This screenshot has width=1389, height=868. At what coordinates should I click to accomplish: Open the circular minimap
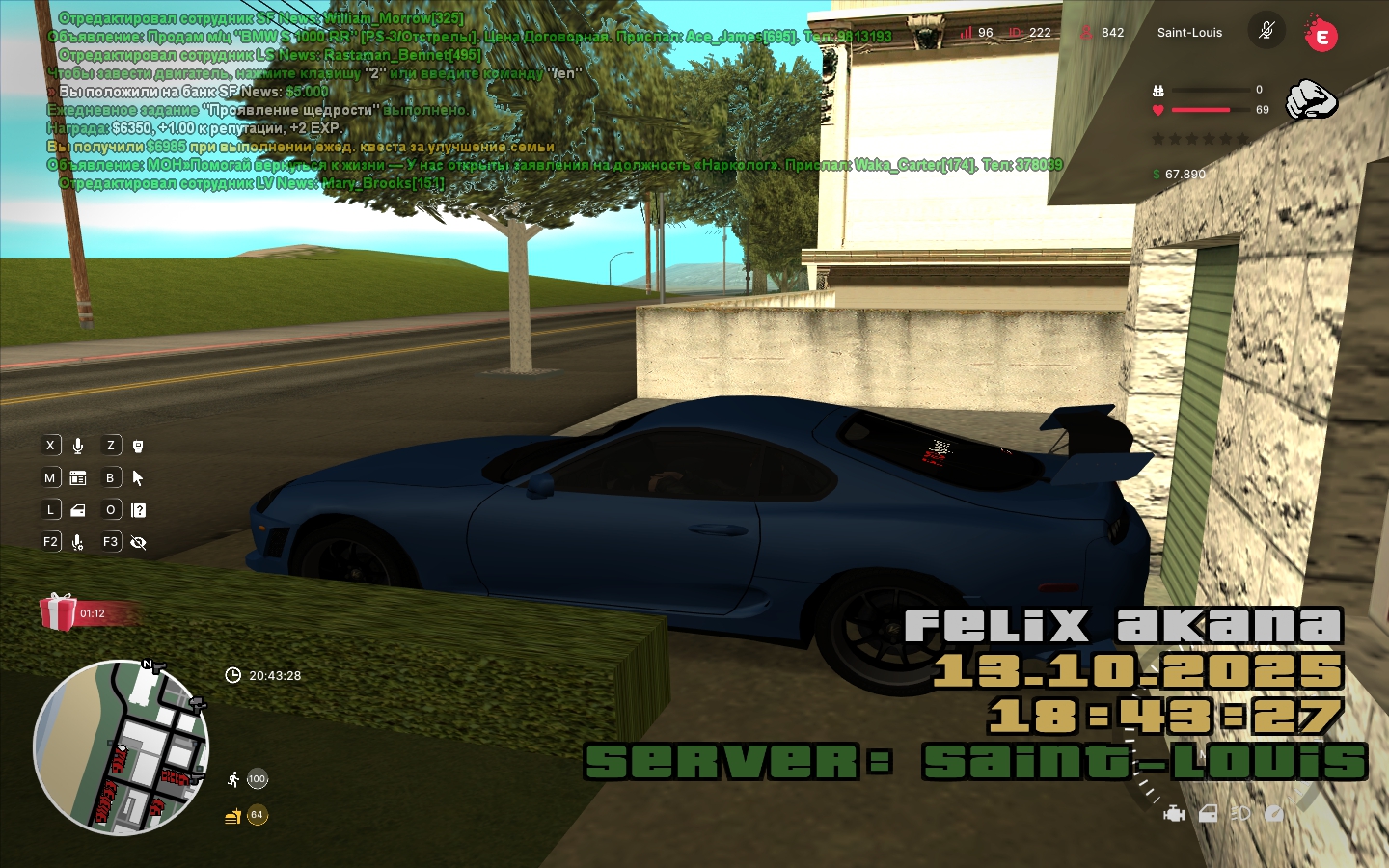point(121,747)
